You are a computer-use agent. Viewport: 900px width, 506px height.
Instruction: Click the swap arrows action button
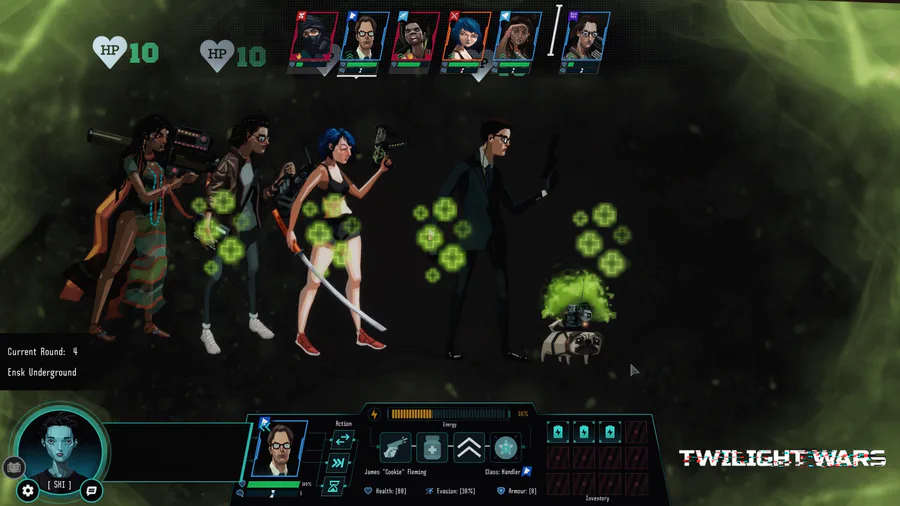point(342,440)
